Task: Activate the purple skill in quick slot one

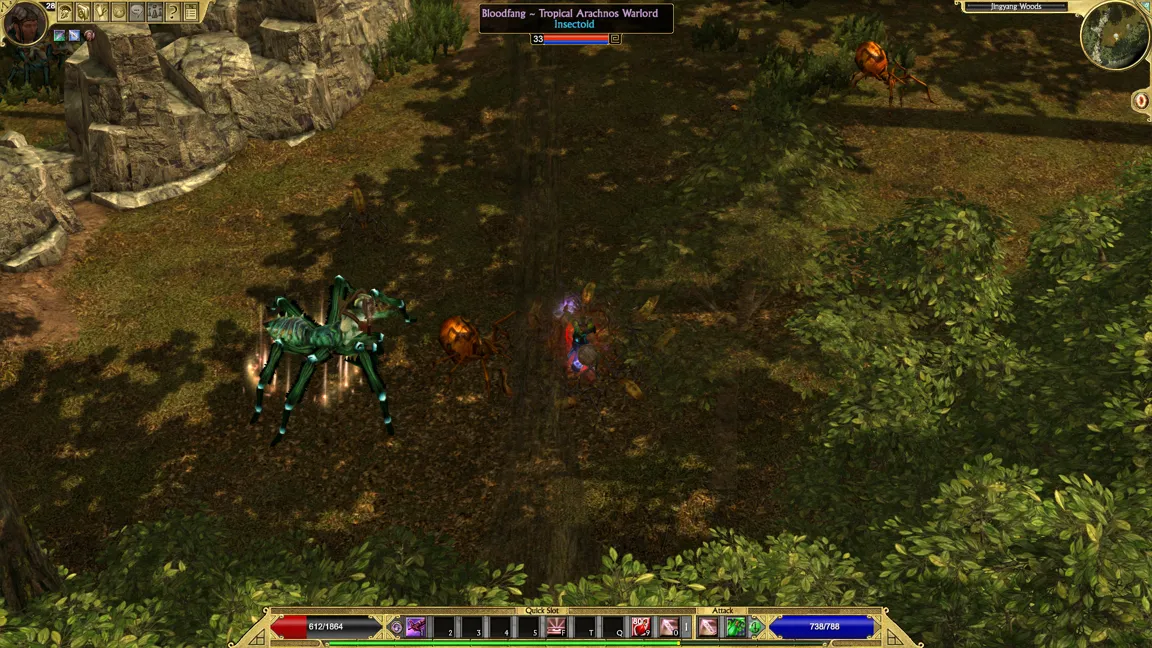Action: [415, 627]
